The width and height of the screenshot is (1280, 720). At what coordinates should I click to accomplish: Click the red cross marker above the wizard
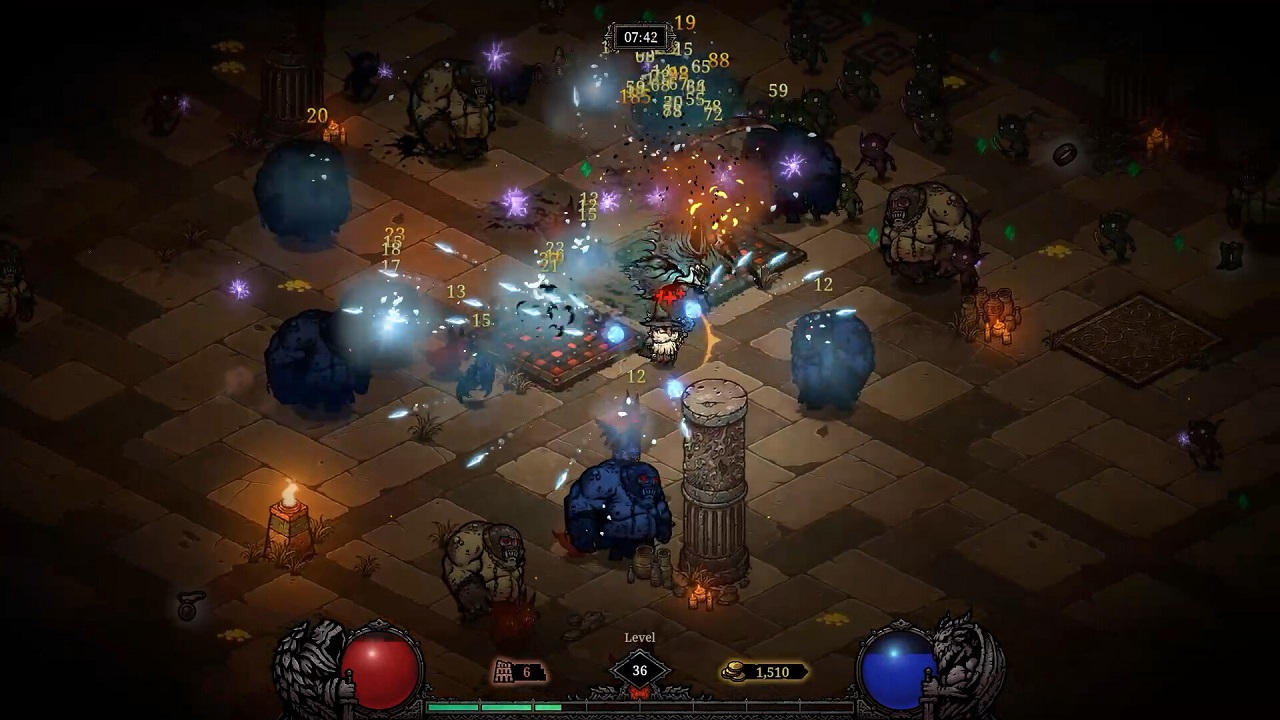coord(670,296)
